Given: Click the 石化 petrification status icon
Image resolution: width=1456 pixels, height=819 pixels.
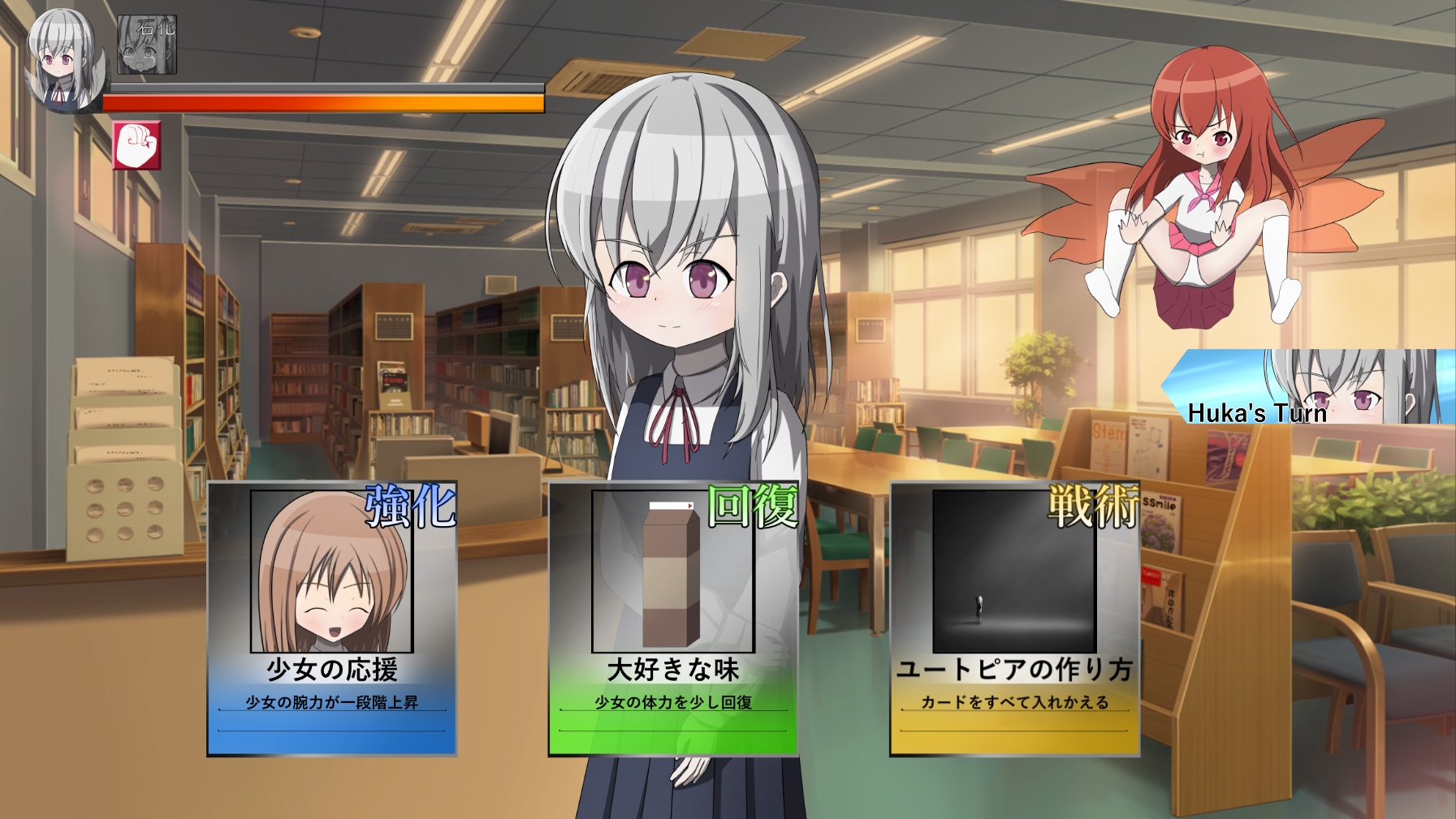Looking at the screenshot, I should 147,45.
